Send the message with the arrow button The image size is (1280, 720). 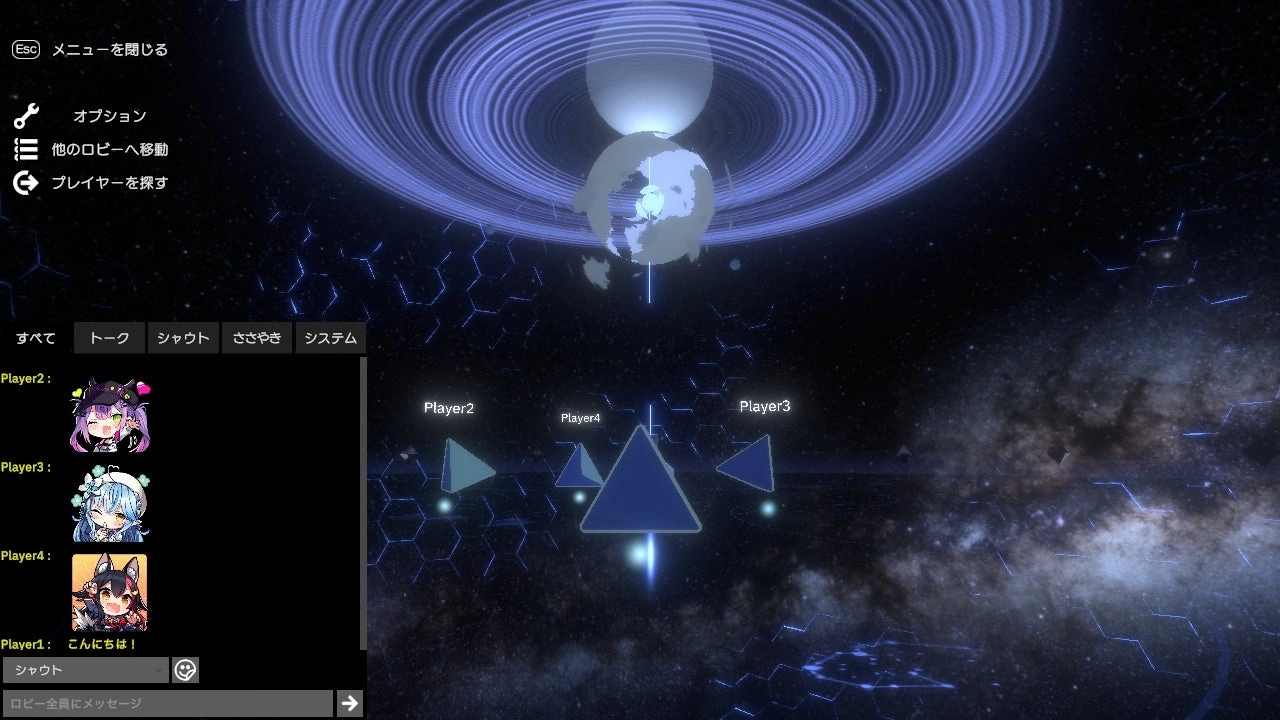tap(349, 703)
